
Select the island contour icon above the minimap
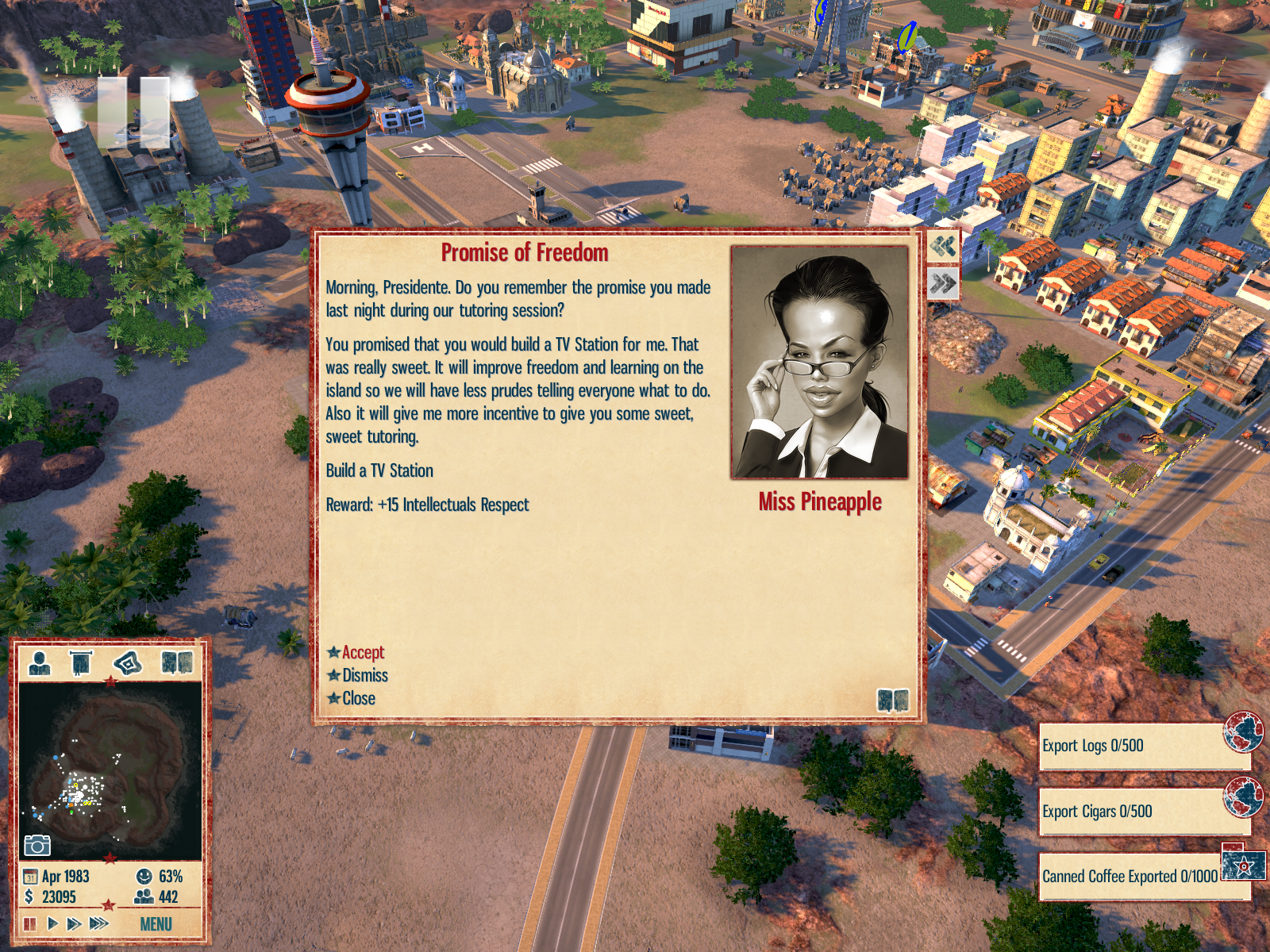tap(128, 662)
